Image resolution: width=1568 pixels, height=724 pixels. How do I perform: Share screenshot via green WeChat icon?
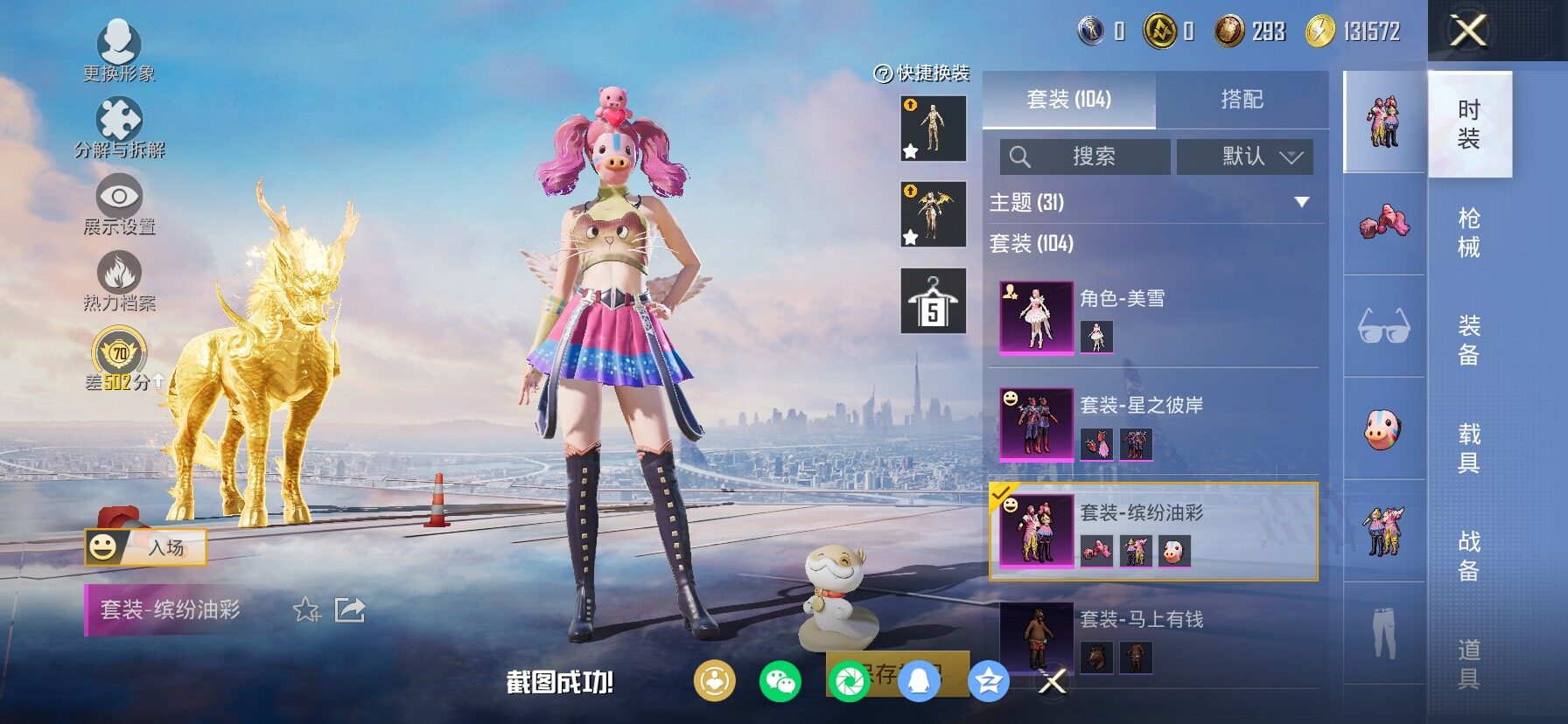coord(780,681)
